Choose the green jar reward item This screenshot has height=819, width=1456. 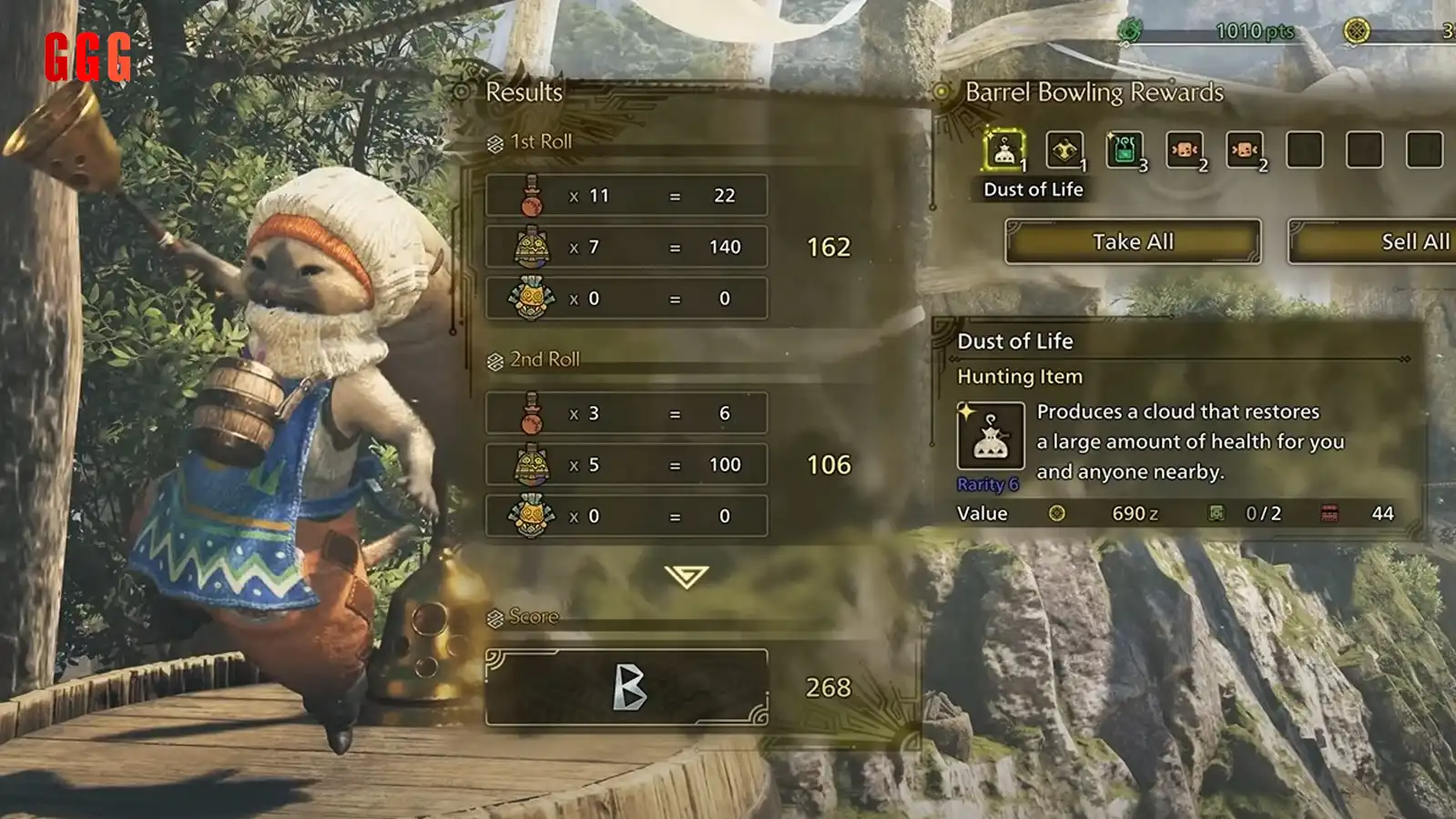(1125, 150)
